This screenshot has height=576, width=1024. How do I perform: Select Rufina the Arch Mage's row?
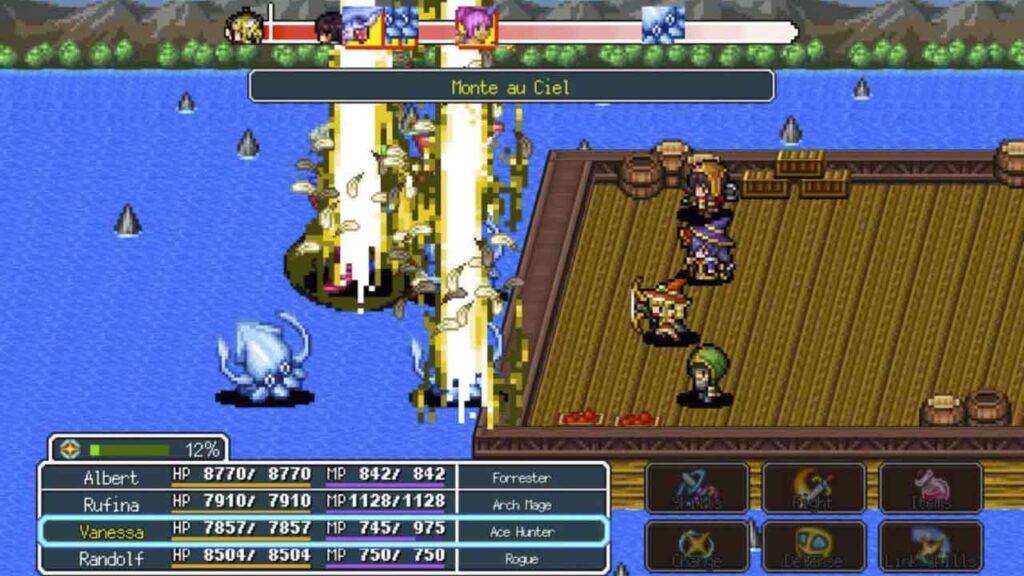323,504
